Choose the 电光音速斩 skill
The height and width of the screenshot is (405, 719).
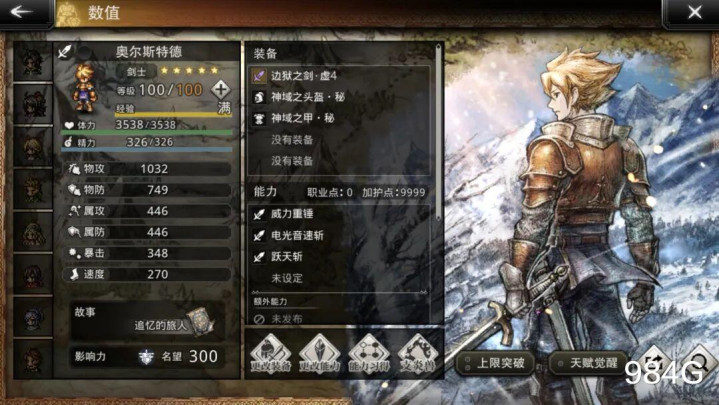point(338,235)
